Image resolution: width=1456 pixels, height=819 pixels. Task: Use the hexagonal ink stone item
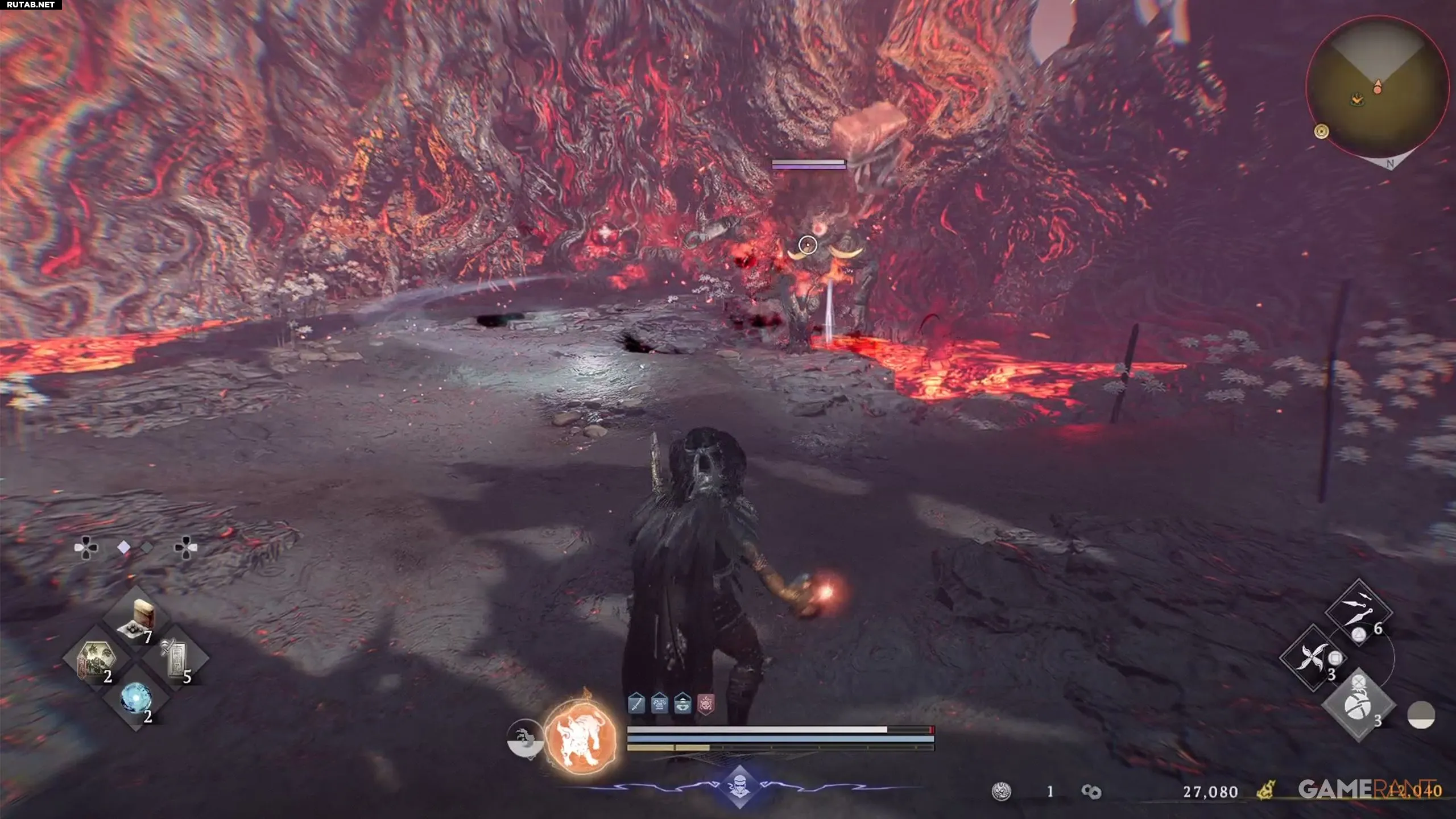tap(96, 660)
